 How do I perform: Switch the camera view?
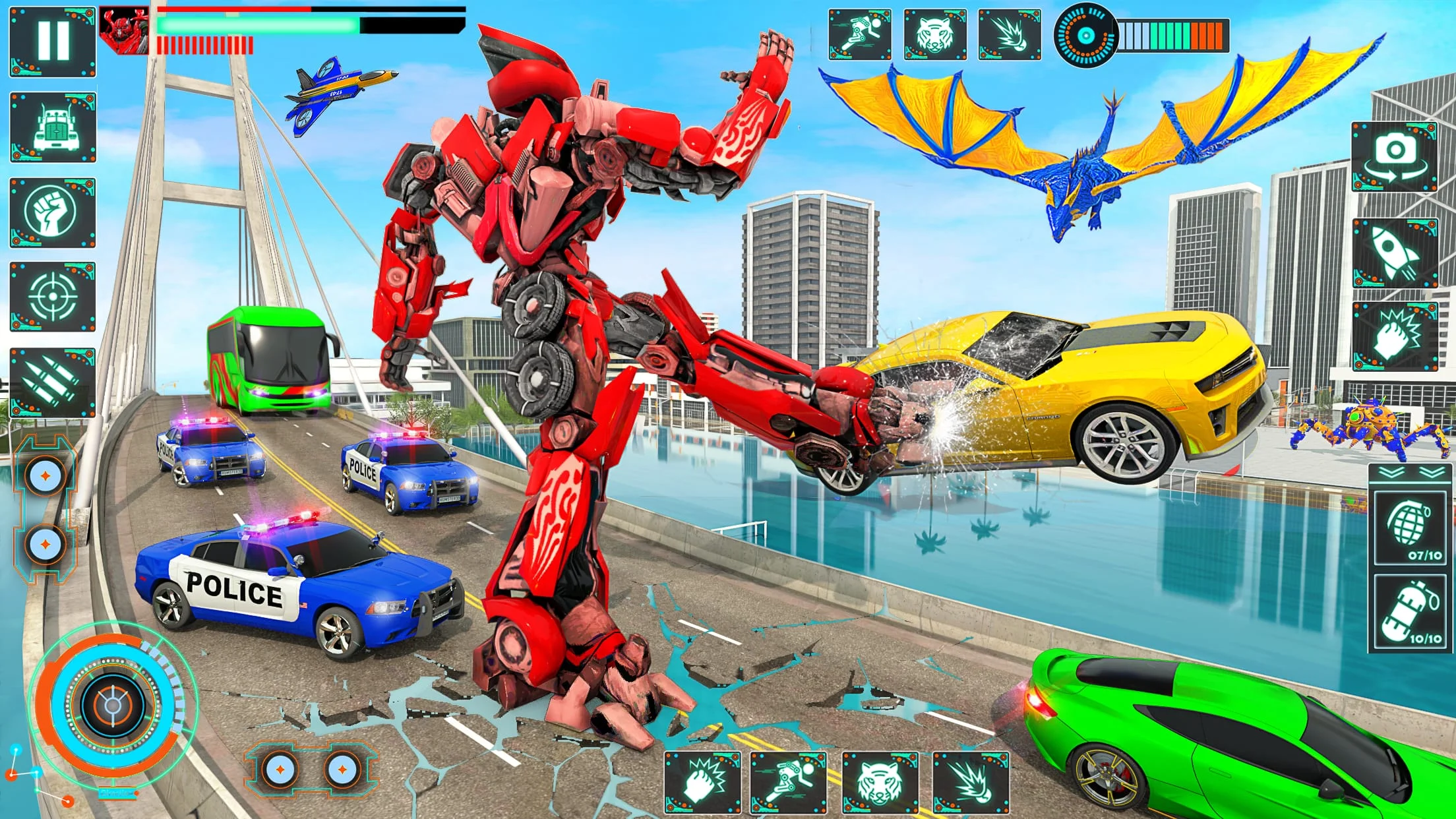coord(1395,157)
